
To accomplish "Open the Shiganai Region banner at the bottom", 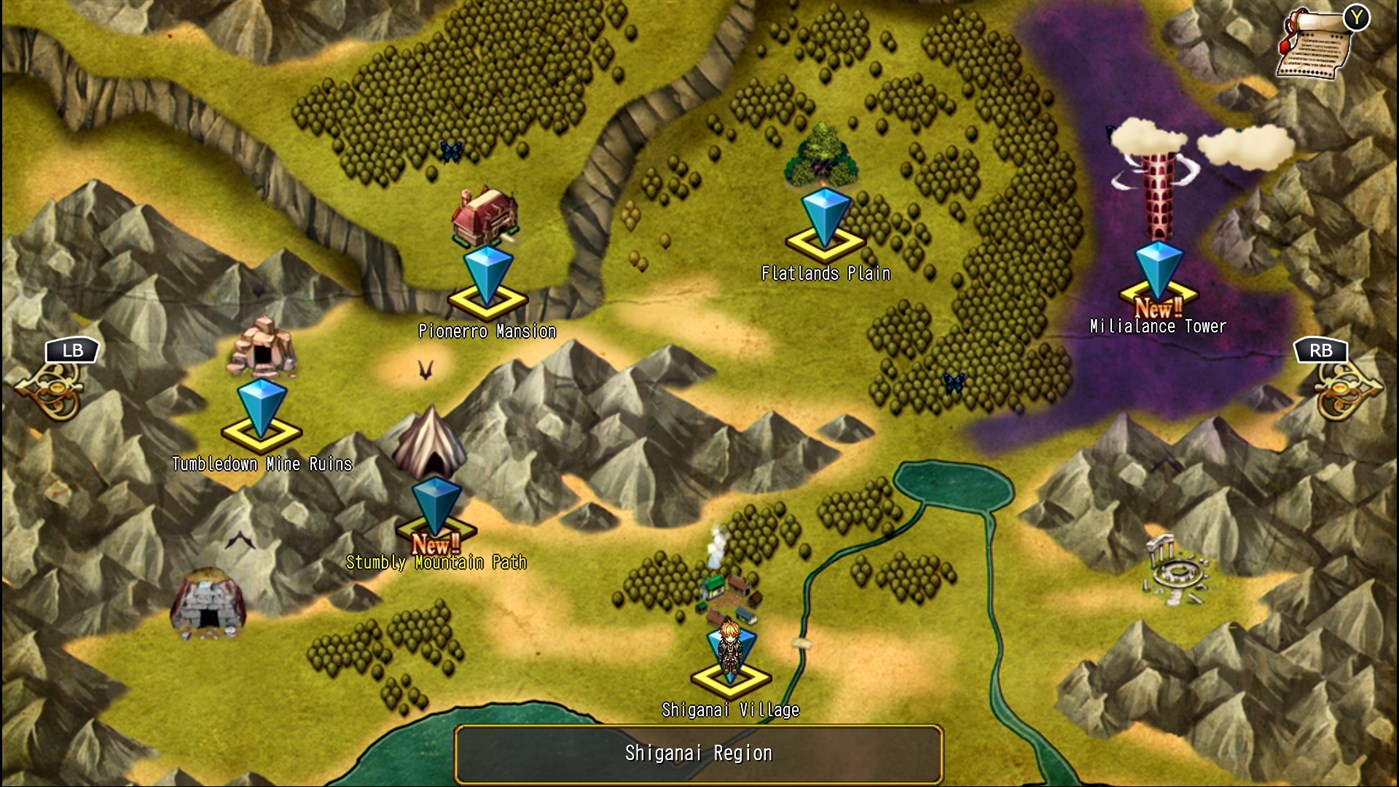I will [699, 754].
